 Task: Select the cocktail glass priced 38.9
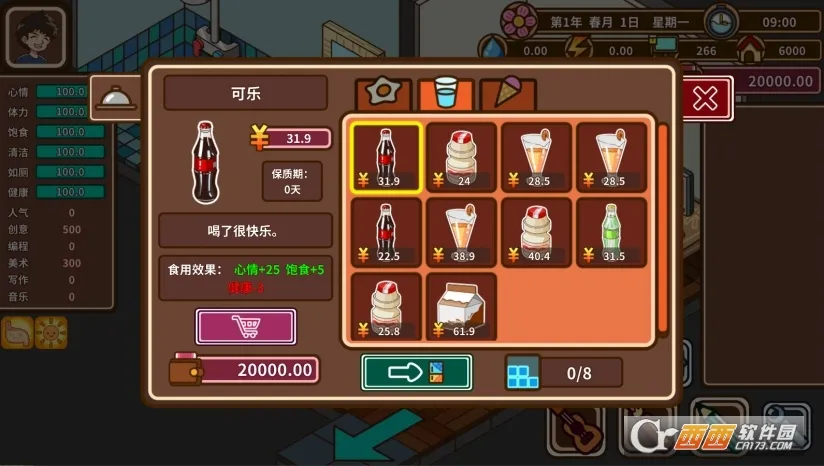461,232
